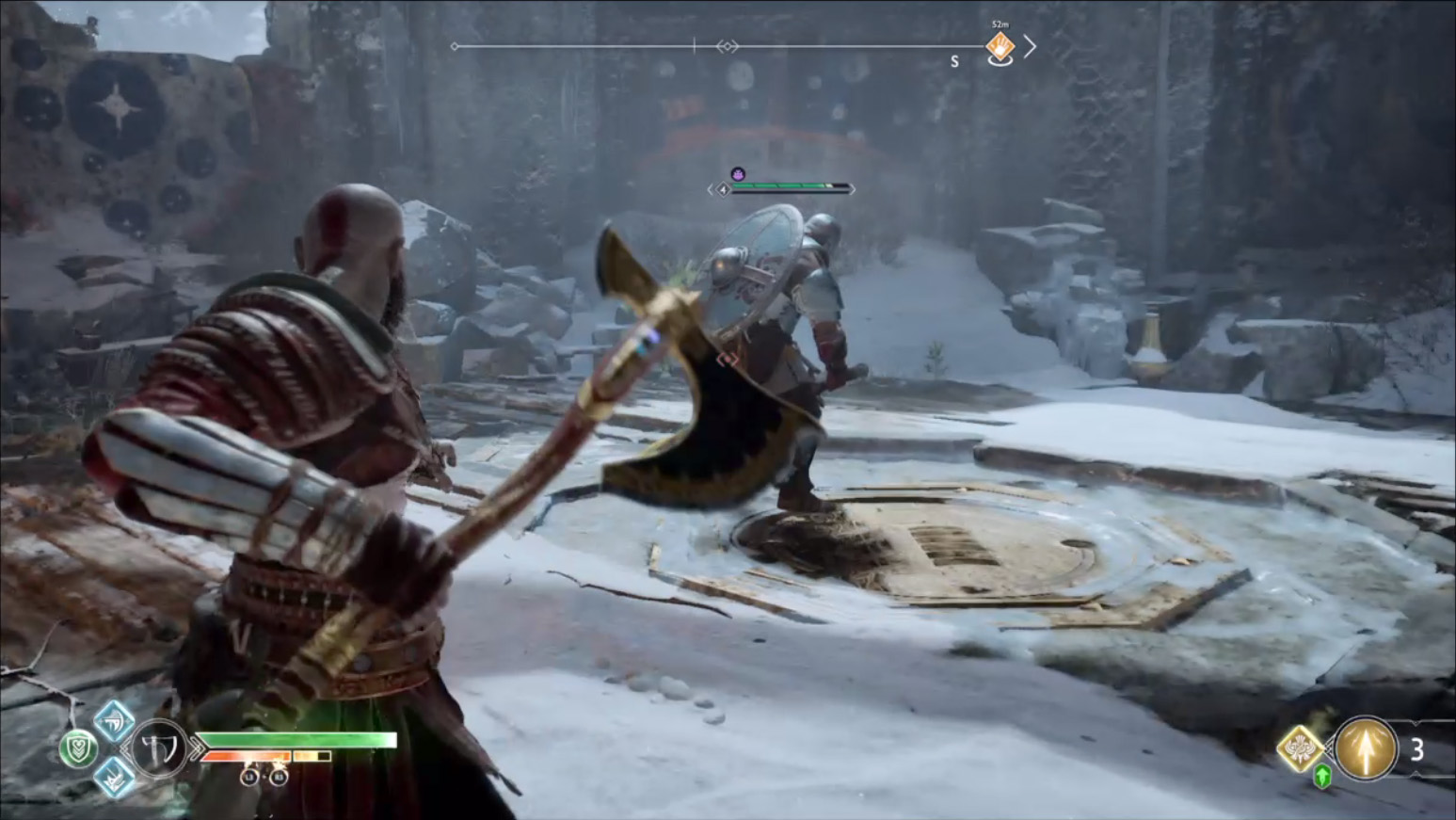
Task: Click the small green up-arrow buff icon
Action: (x=1322, y=777)
